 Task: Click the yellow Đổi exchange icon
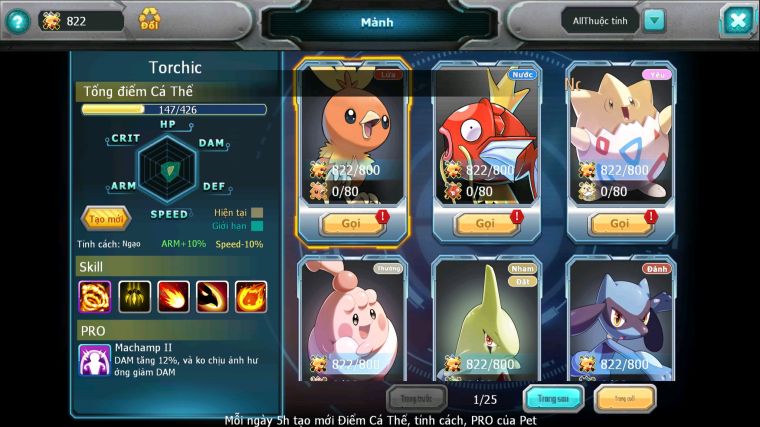point(150,19)
